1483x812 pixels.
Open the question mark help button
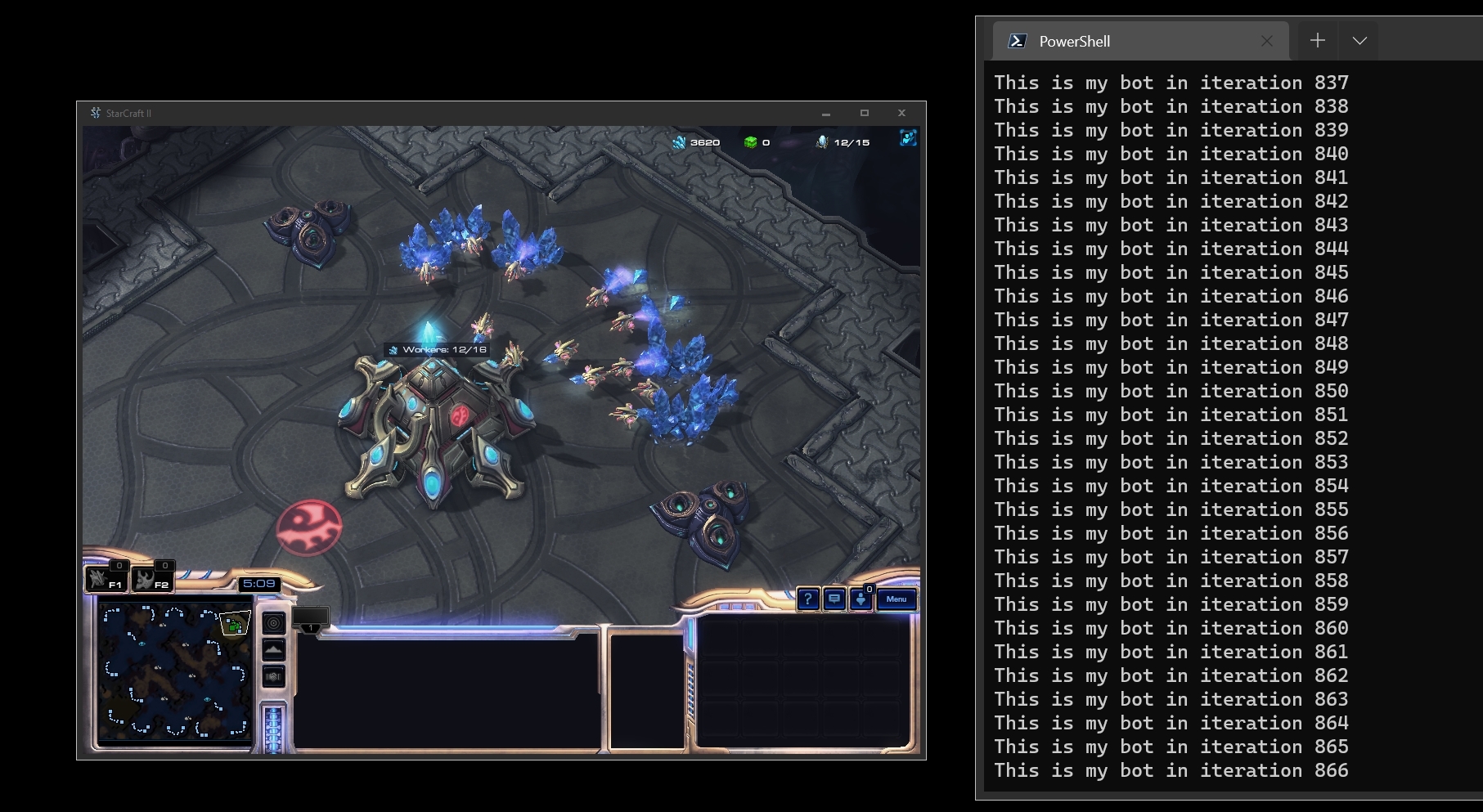tap(807, 599)
